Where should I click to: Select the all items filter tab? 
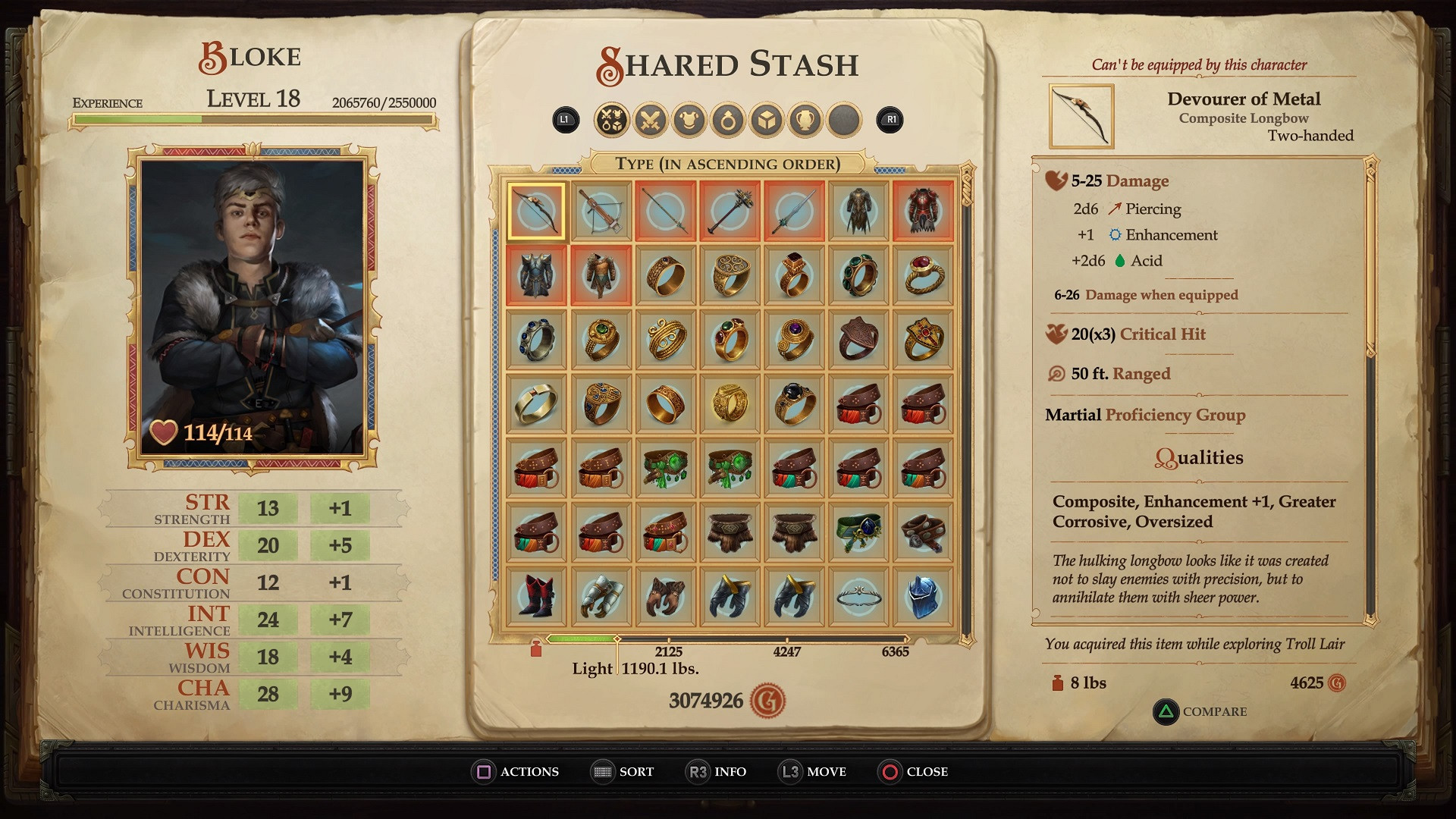point(611,120)
